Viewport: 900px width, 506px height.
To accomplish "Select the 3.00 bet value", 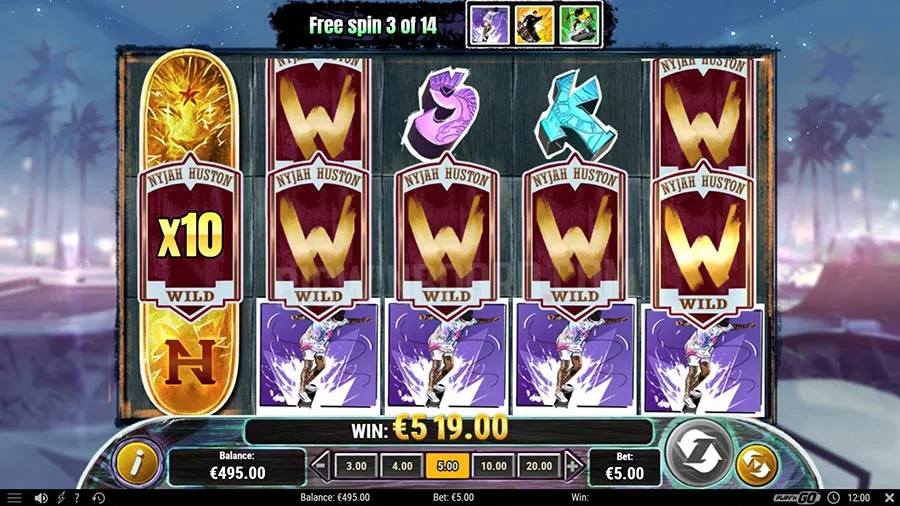I will (356, 466).
